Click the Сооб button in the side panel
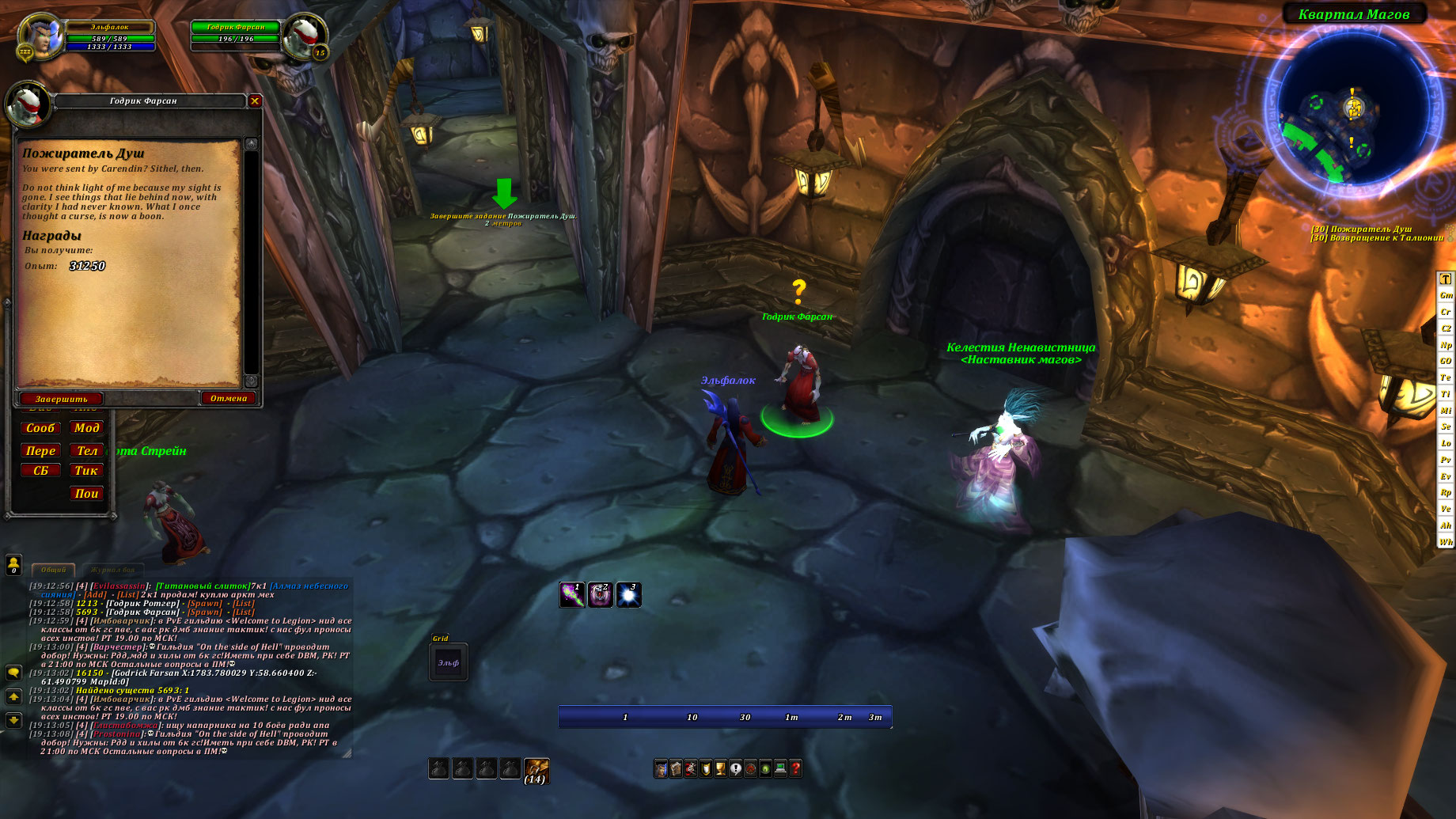This screenshot has height=819, width=1456. click(40, 428)
